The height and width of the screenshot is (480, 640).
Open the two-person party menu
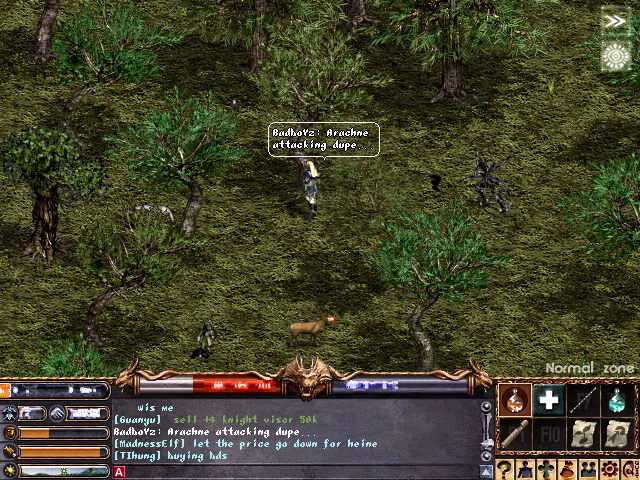coord(587,469)
